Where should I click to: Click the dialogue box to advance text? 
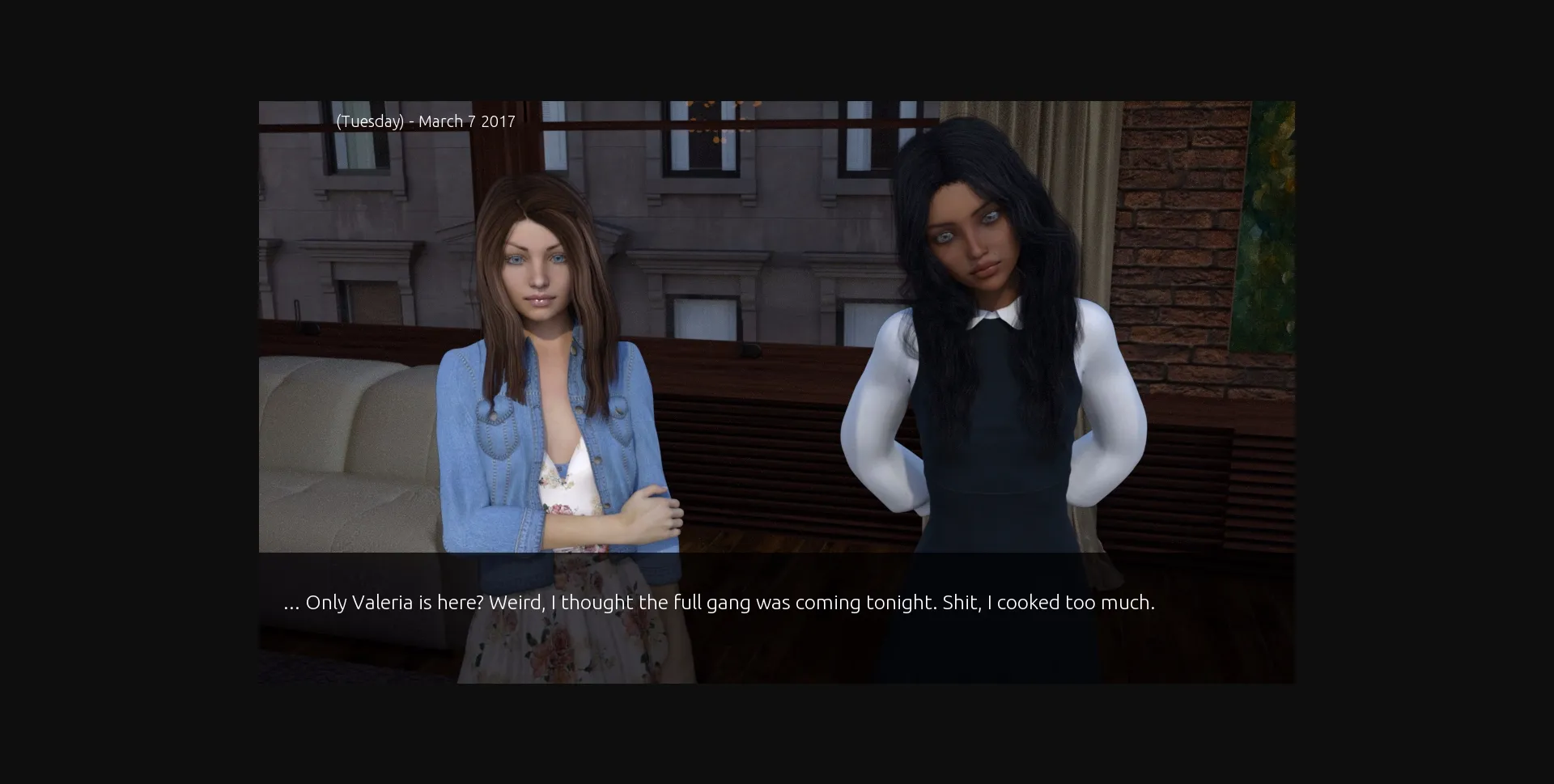point(777,619)
